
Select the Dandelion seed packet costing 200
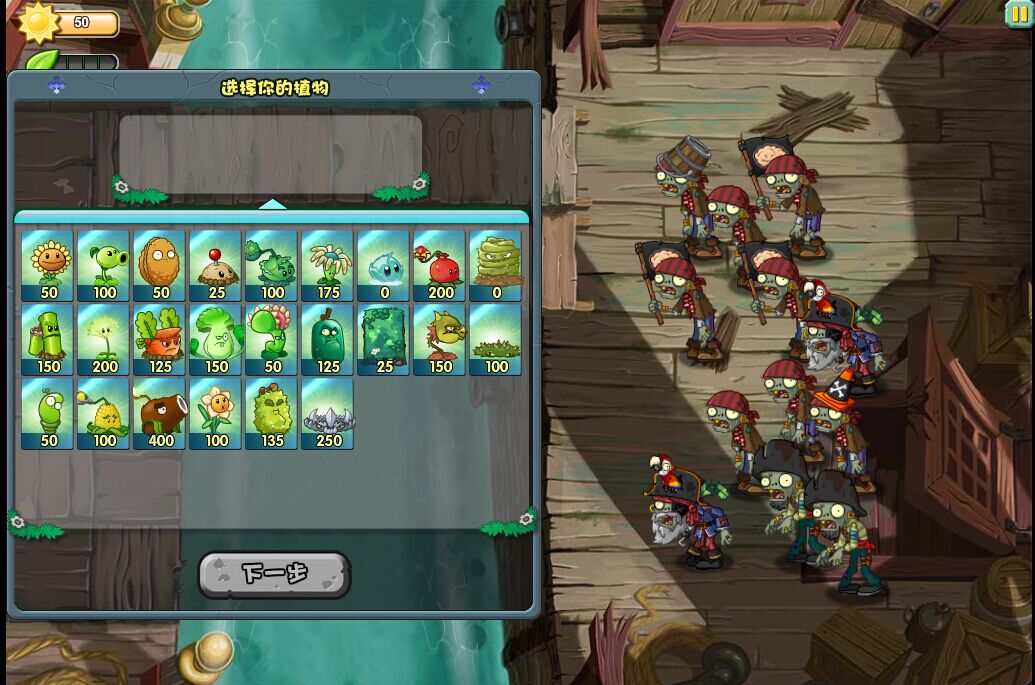[x=103, y=340]
